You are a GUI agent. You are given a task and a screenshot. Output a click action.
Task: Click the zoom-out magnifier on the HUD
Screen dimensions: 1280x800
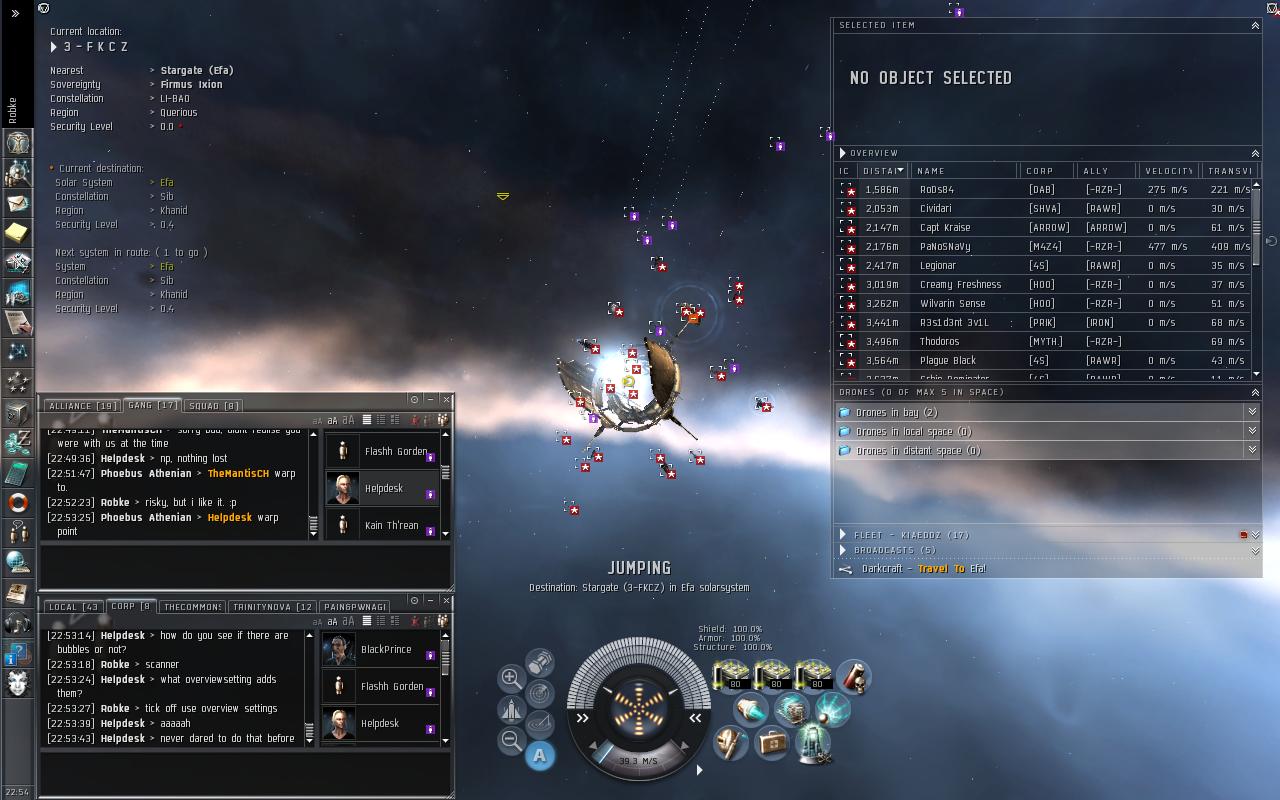[x=510, y=741]
